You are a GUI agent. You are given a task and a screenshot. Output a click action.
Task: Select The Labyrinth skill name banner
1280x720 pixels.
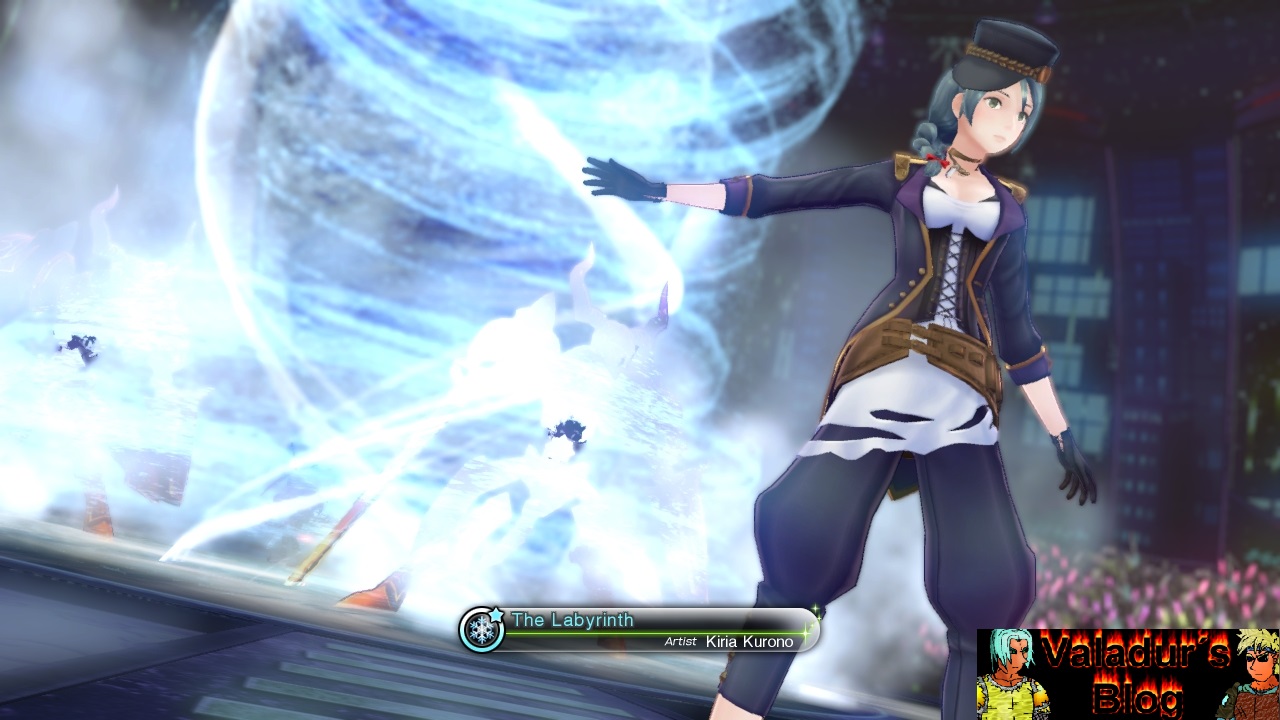573,620
